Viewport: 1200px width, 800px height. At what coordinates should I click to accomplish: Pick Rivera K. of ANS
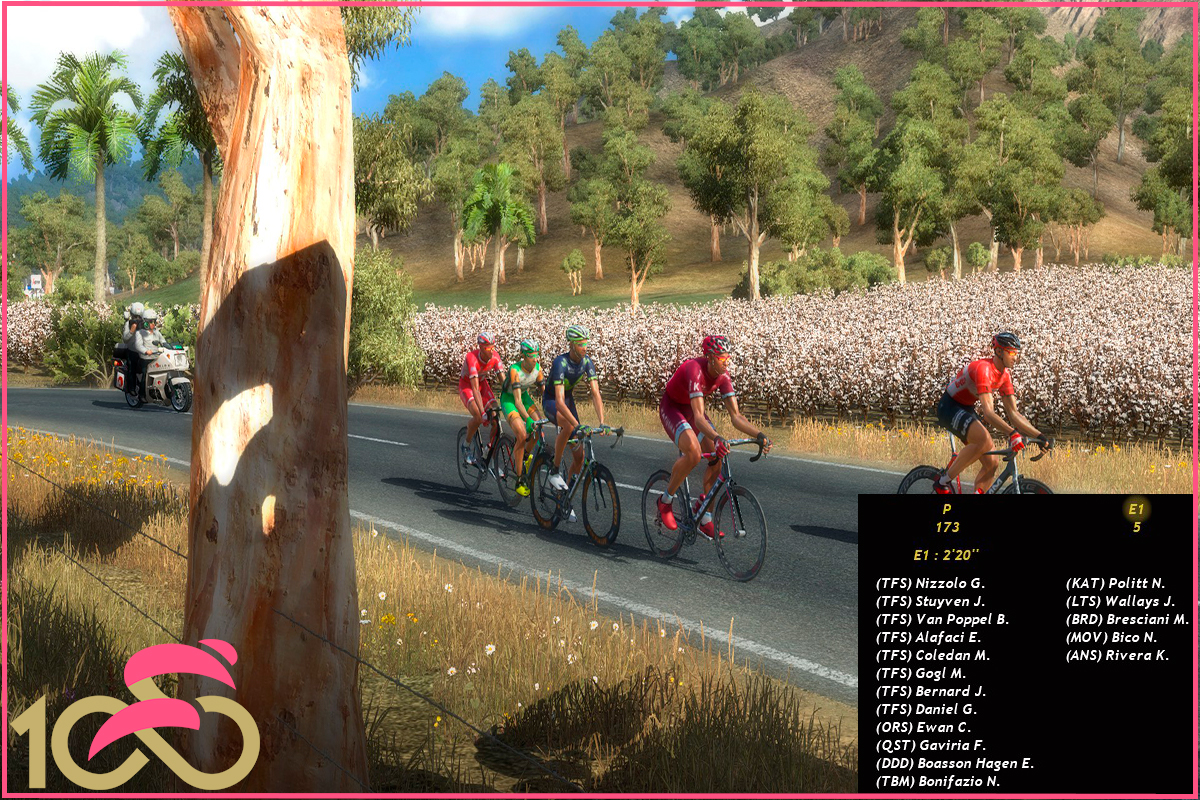(1117, 655)
